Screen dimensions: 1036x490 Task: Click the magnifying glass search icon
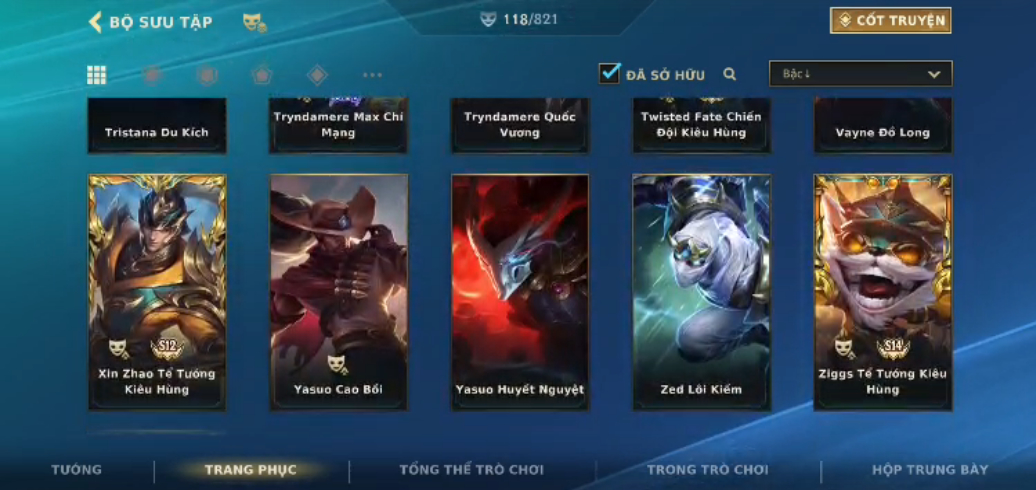(730, 74)
